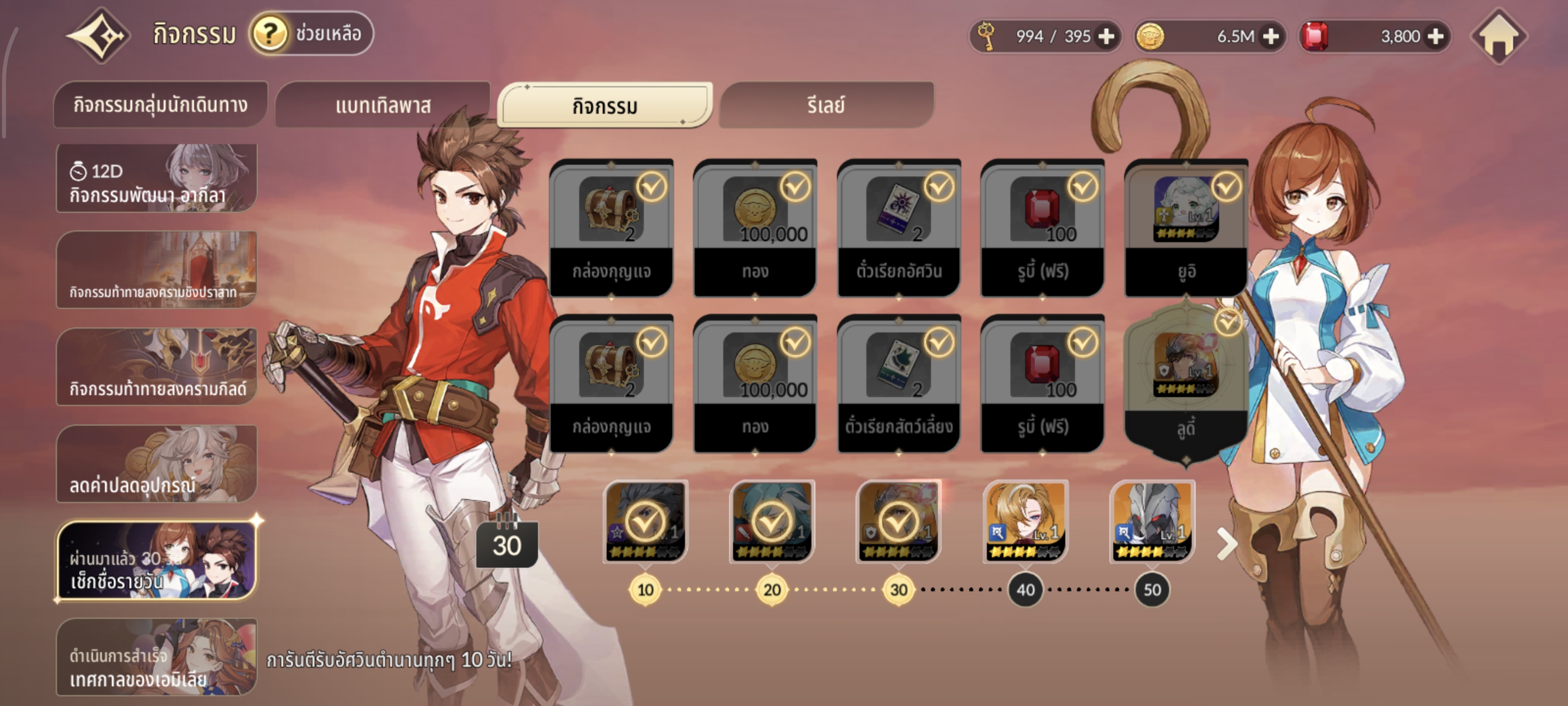The image size is (1568, 706).
Task: Open the เช็กชื่อรายวัน daily check-in entry
Action: point(156,560)
